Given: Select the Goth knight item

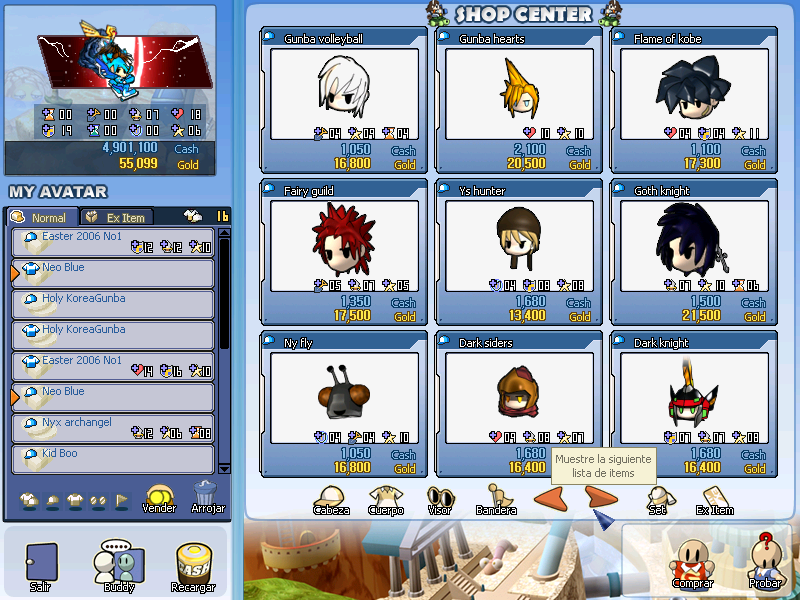Looking at the screenshot, I should 694,240.
